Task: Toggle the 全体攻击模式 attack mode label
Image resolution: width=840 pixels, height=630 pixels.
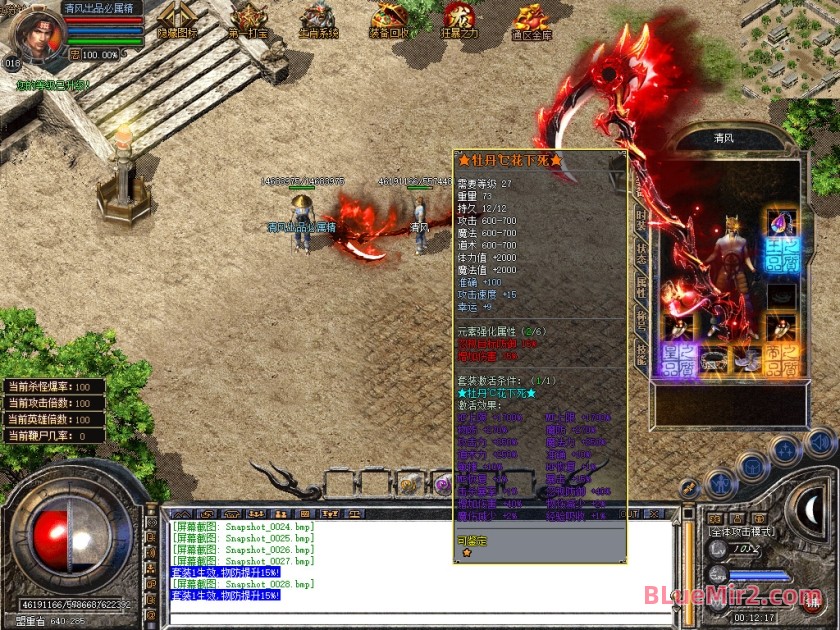Action: [742, 531]
